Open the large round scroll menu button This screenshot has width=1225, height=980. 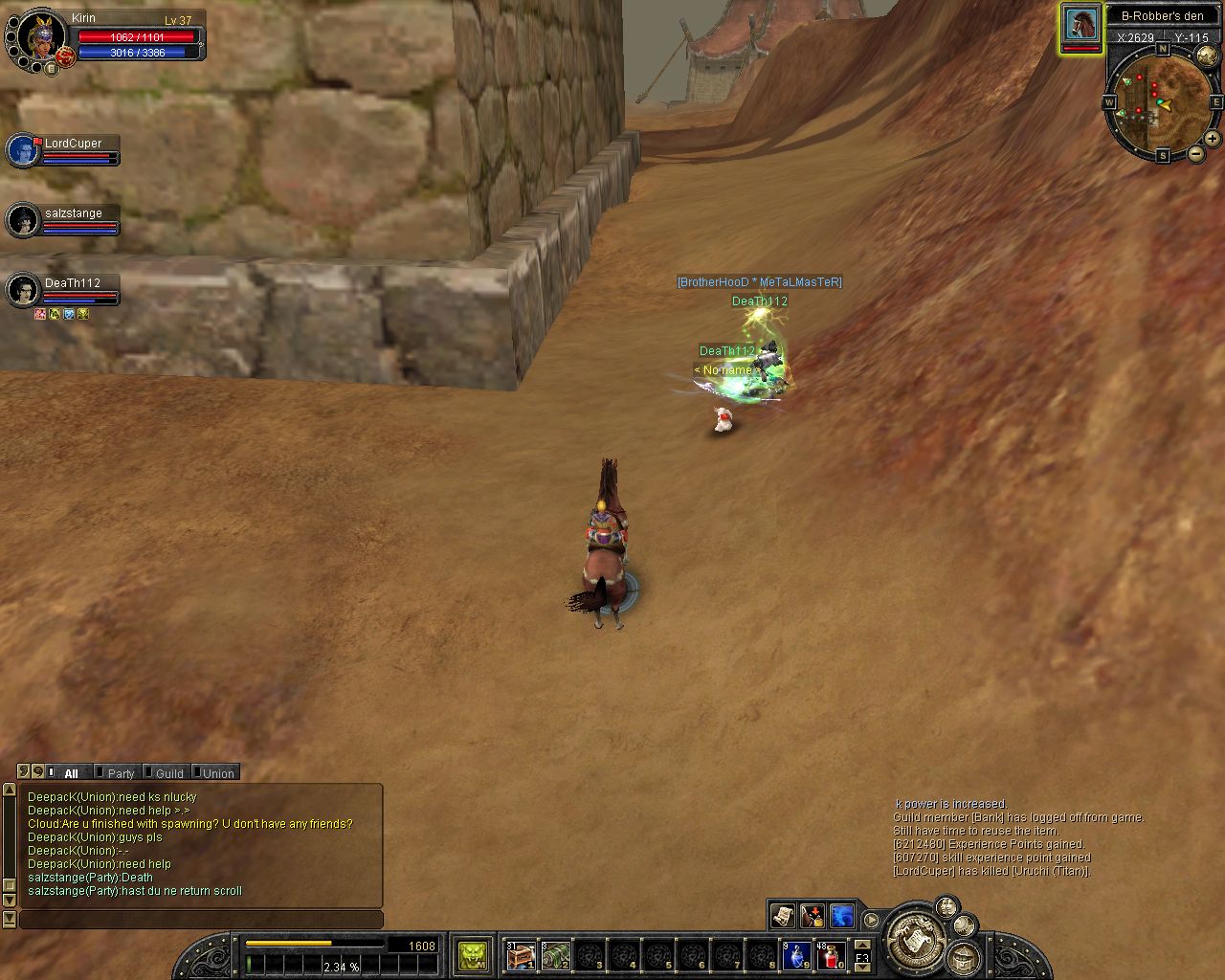point(916,938)
